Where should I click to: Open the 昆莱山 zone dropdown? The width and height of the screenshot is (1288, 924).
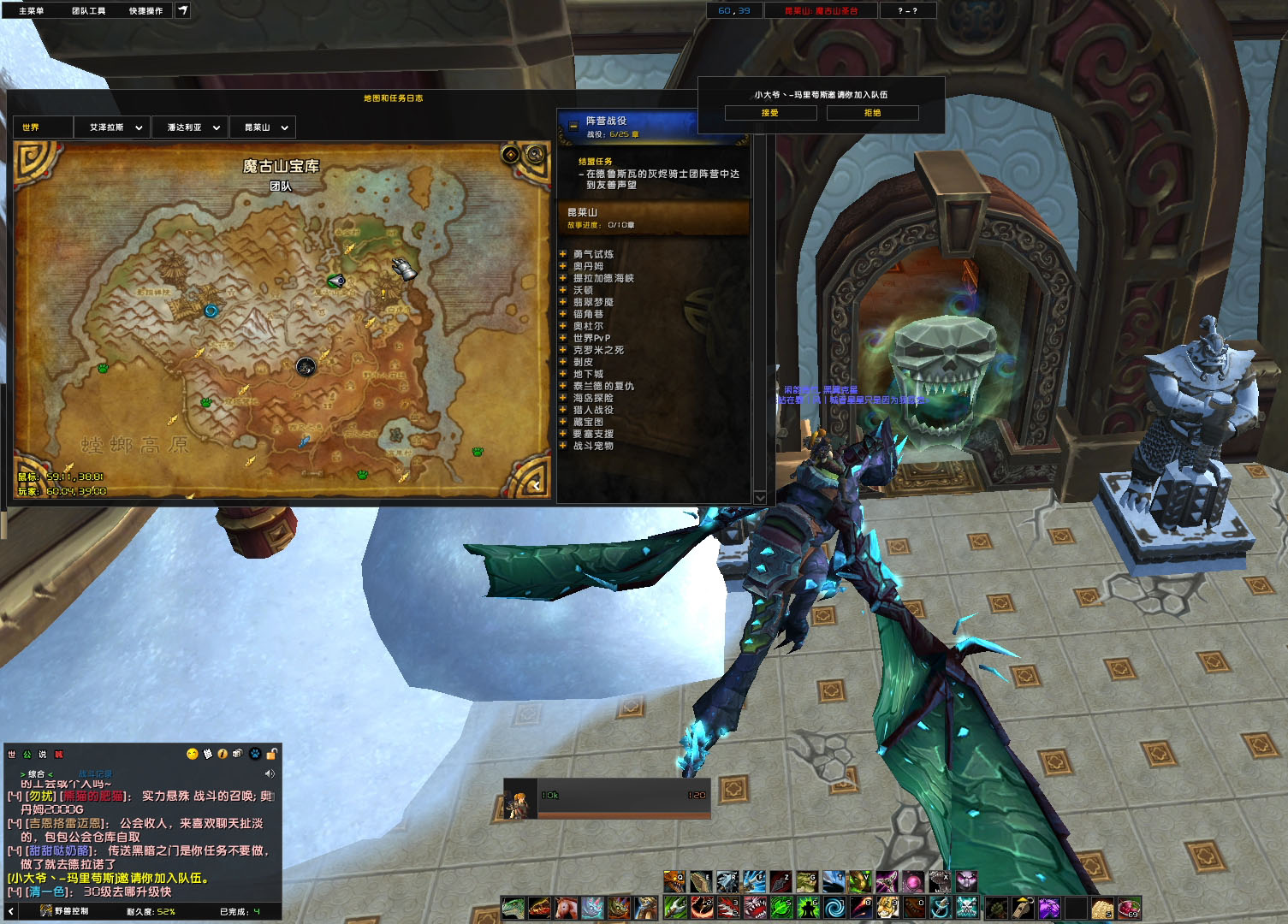point(264,127)
